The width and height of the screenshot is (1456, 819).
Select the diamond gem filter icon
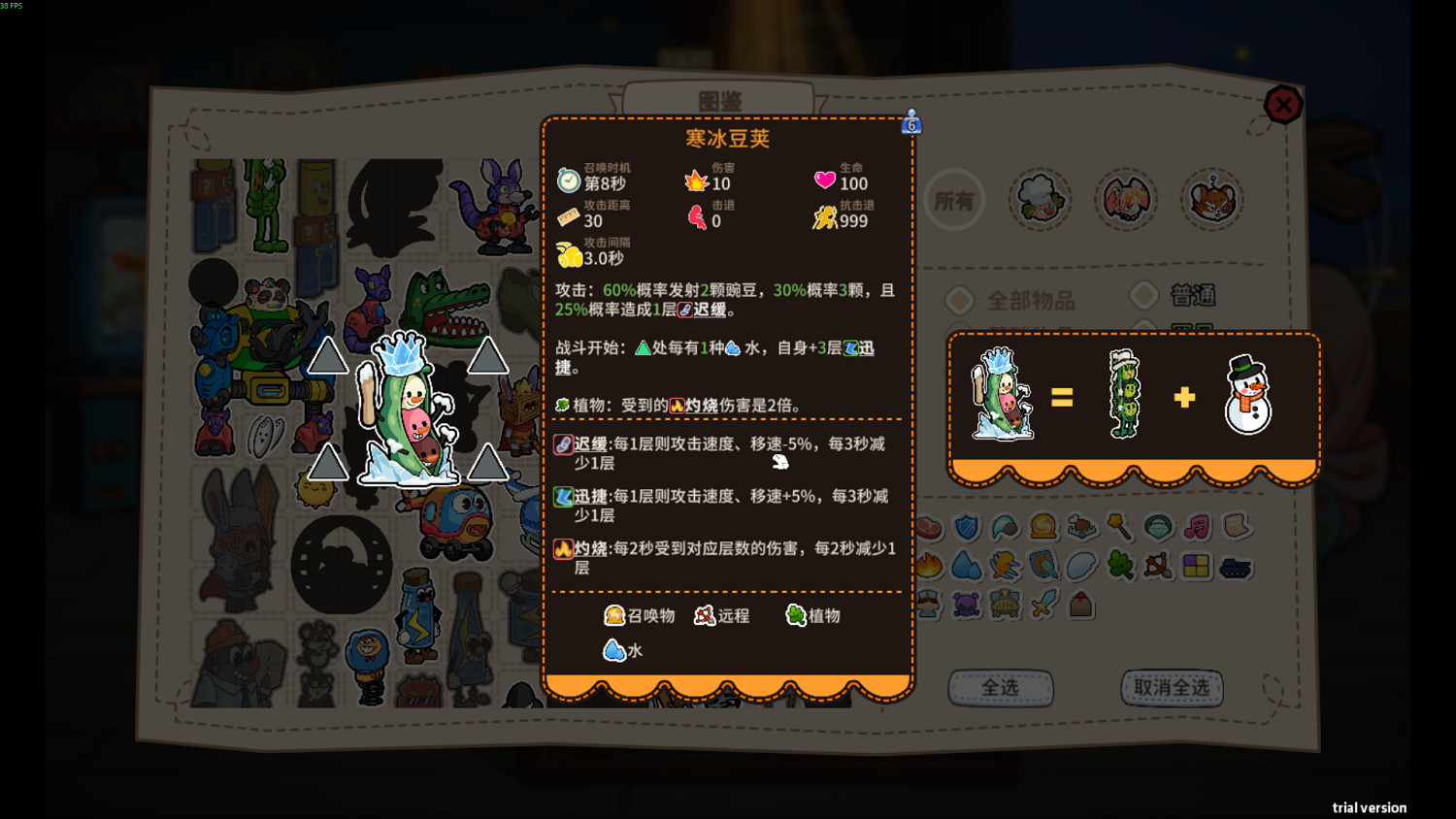pos(1157,527)
